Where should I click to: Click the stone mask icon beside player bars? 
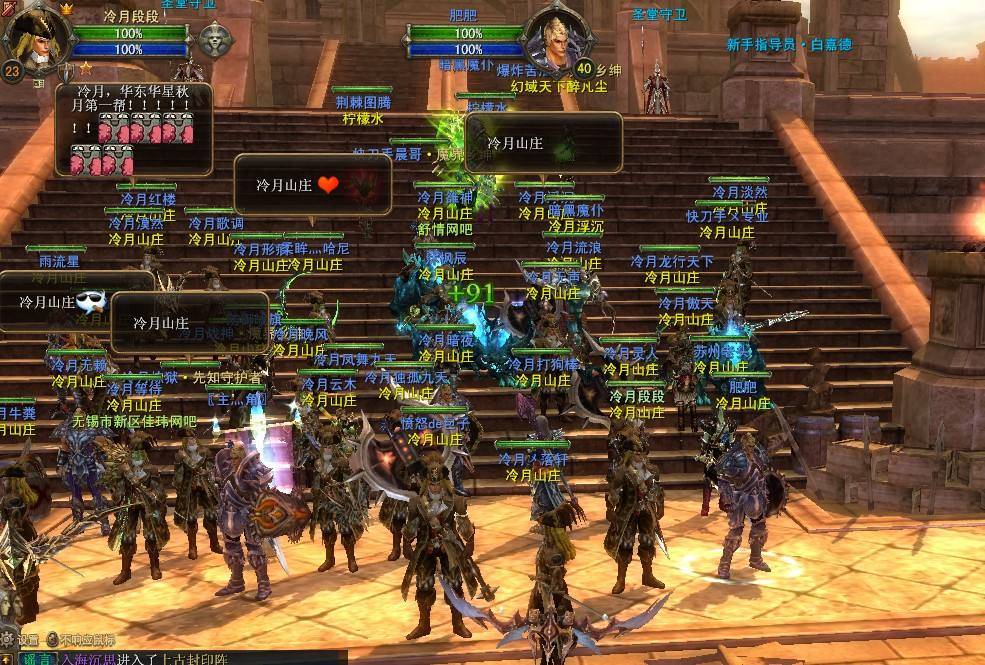214,40
